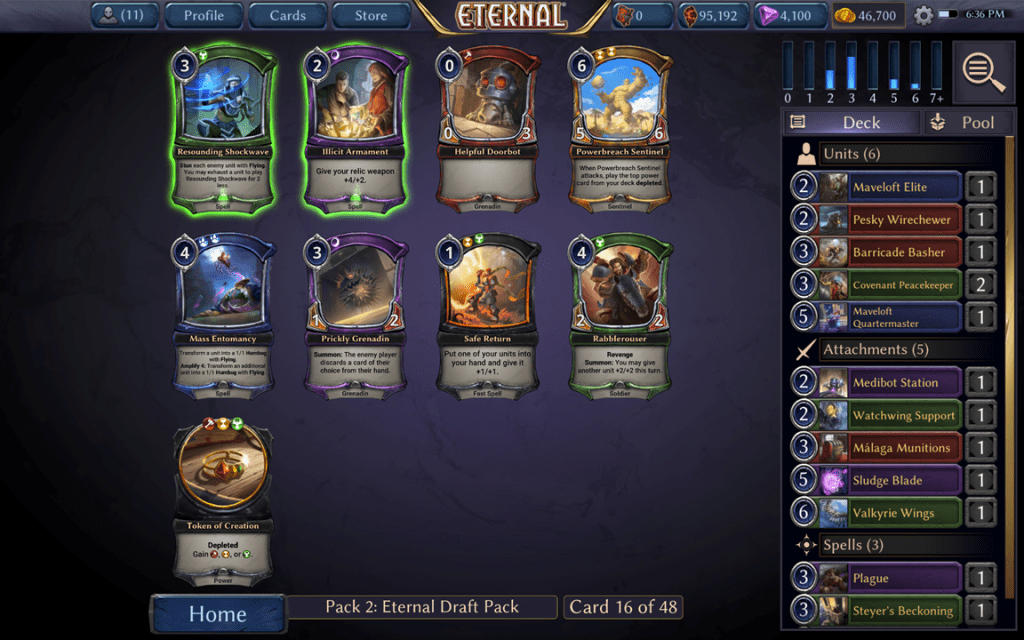Draft the Rabblerouser card

[x=620, y=318]
